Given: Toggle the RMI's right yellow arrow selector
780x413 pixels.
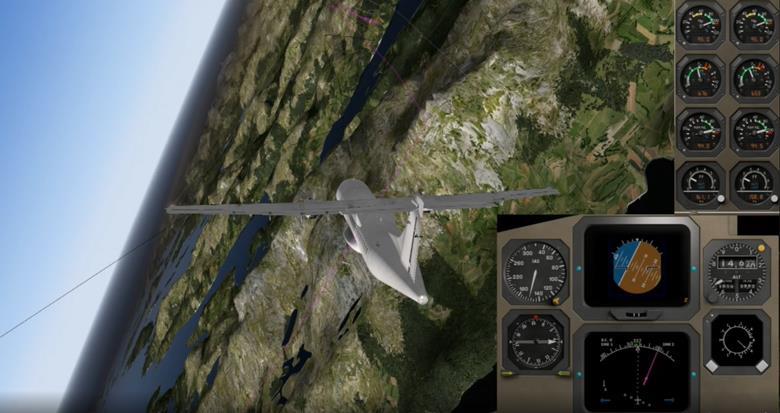Looking at the screenshot, I should (x=562, y=373).
